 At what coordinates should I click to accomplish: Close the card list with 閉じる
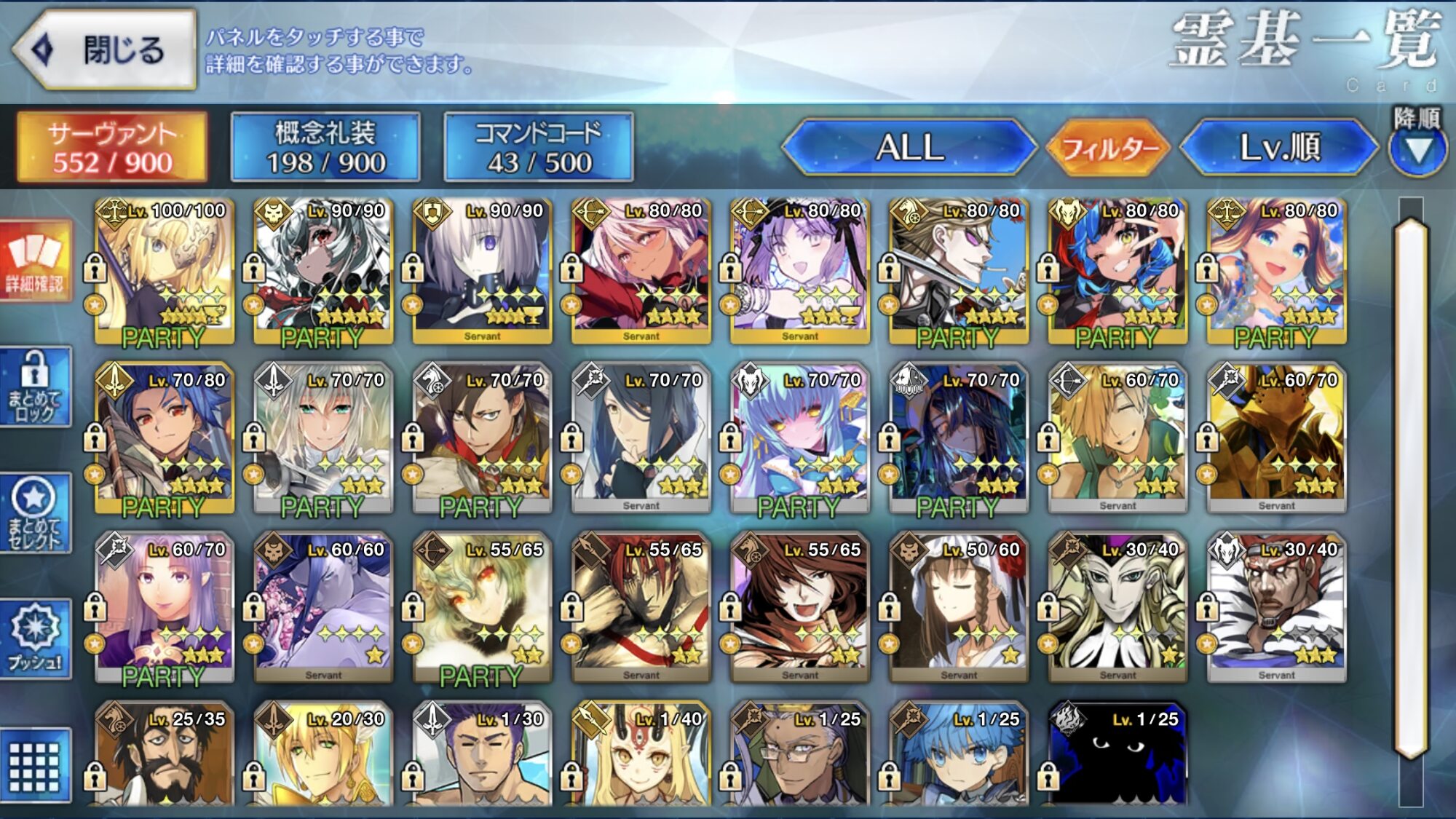103,50
